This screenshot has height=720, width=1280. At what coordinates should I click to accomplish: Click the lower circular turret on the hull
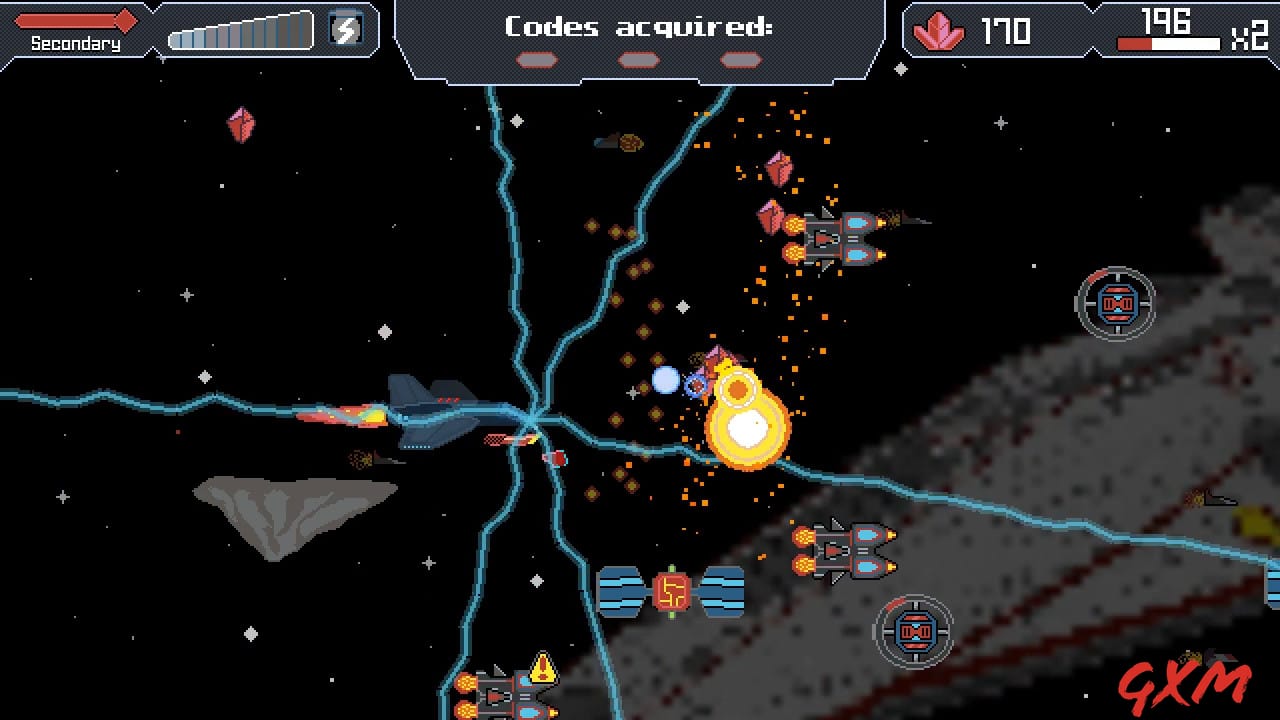[915, 631]
